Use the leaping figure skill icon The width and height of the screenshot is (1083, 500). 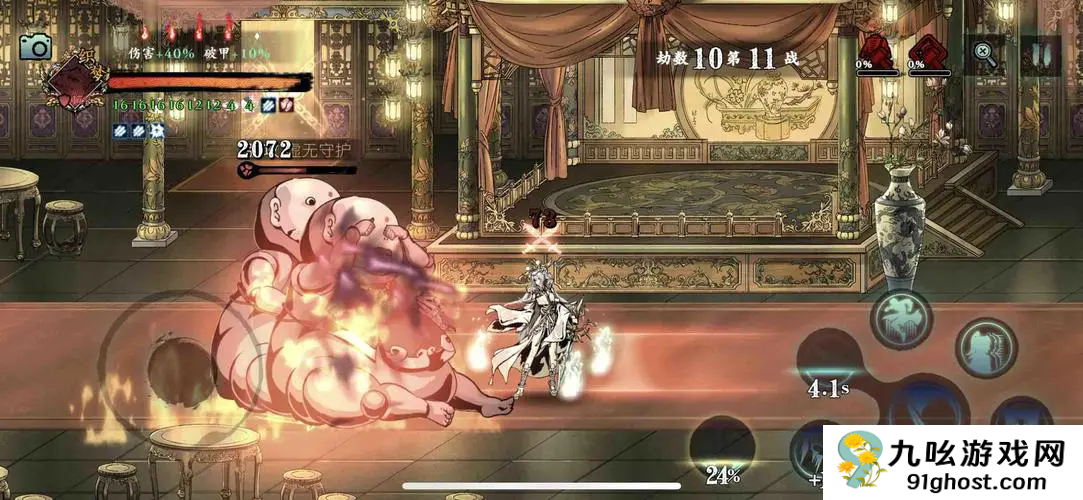pos(901,319)
